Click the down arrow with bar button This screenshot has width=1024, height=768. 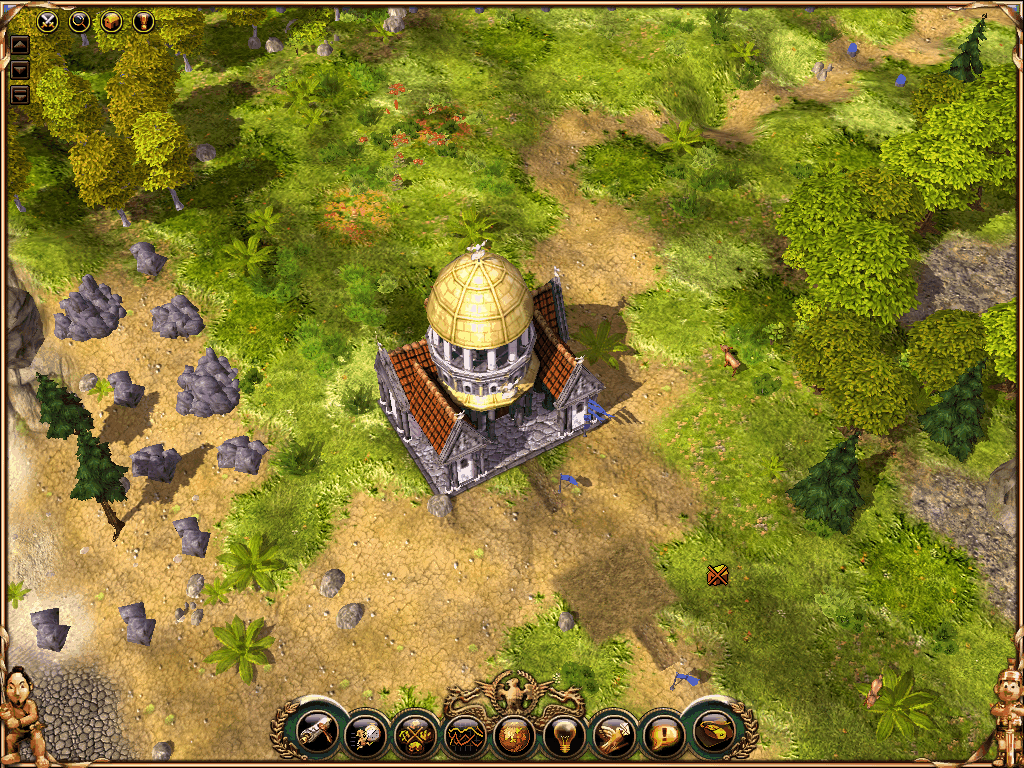point(19,95)
